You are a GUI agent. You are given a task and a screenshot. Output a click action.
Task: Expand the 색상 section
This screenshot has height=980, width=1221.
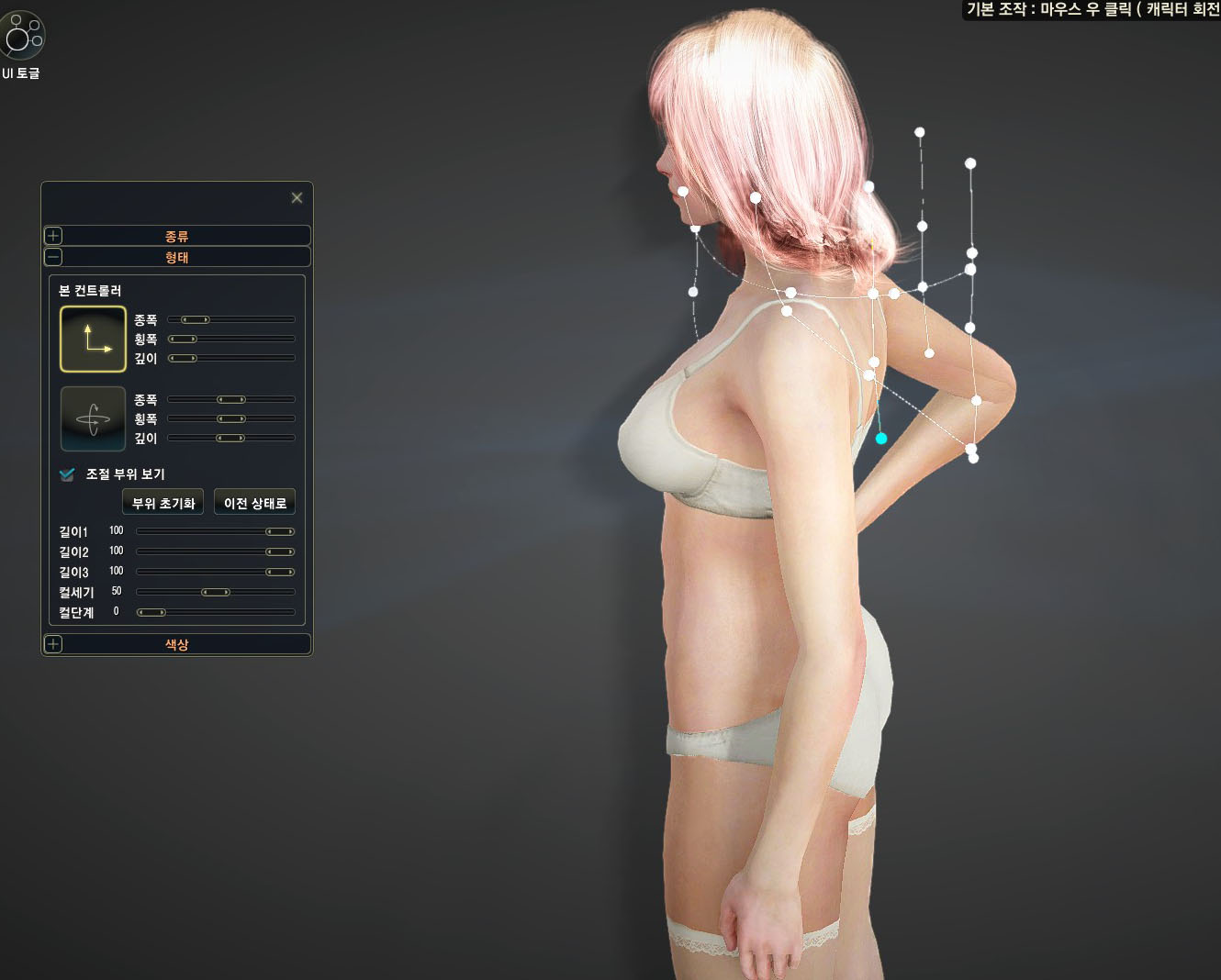pos(53,644)
